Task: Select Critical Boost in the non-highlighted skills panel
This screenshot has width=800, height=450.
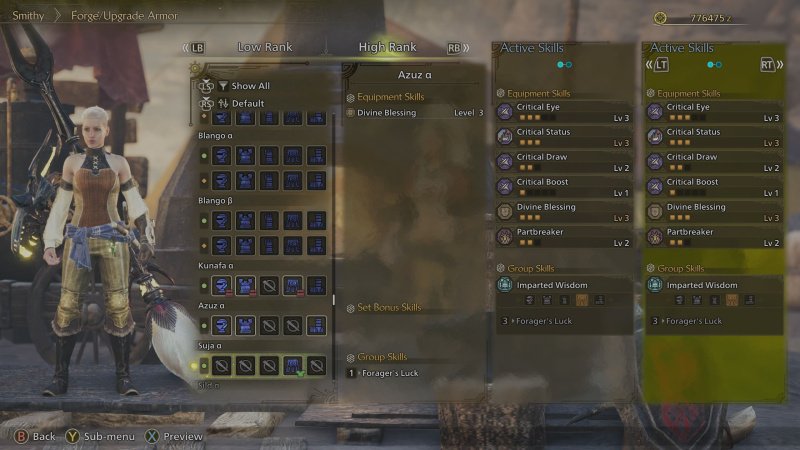Action: (x=562, y=187)
